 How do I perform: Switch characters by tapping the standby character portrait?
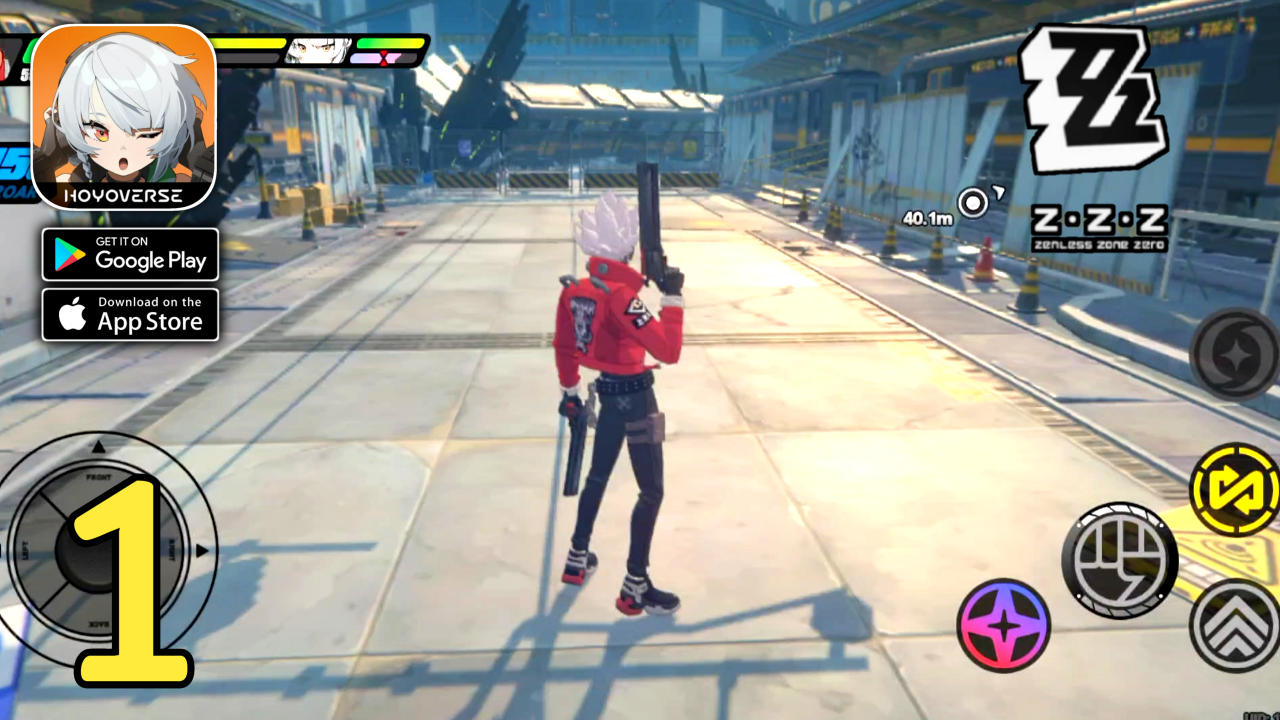tap(318, 52)
